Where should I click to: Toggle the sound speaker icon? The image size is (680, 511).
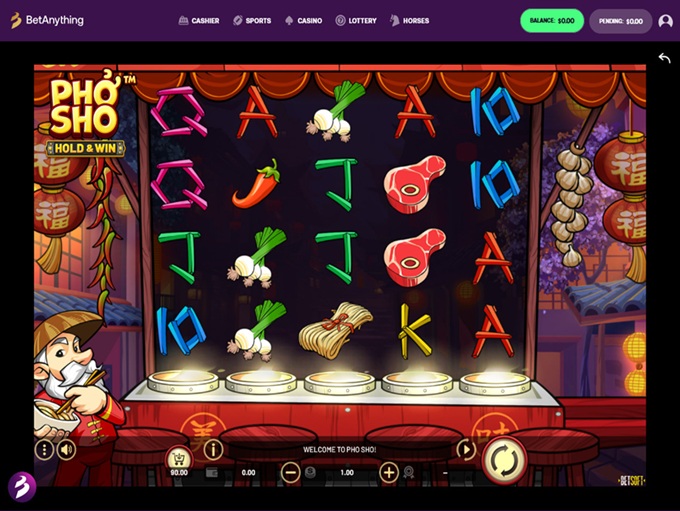click(67, 450)
